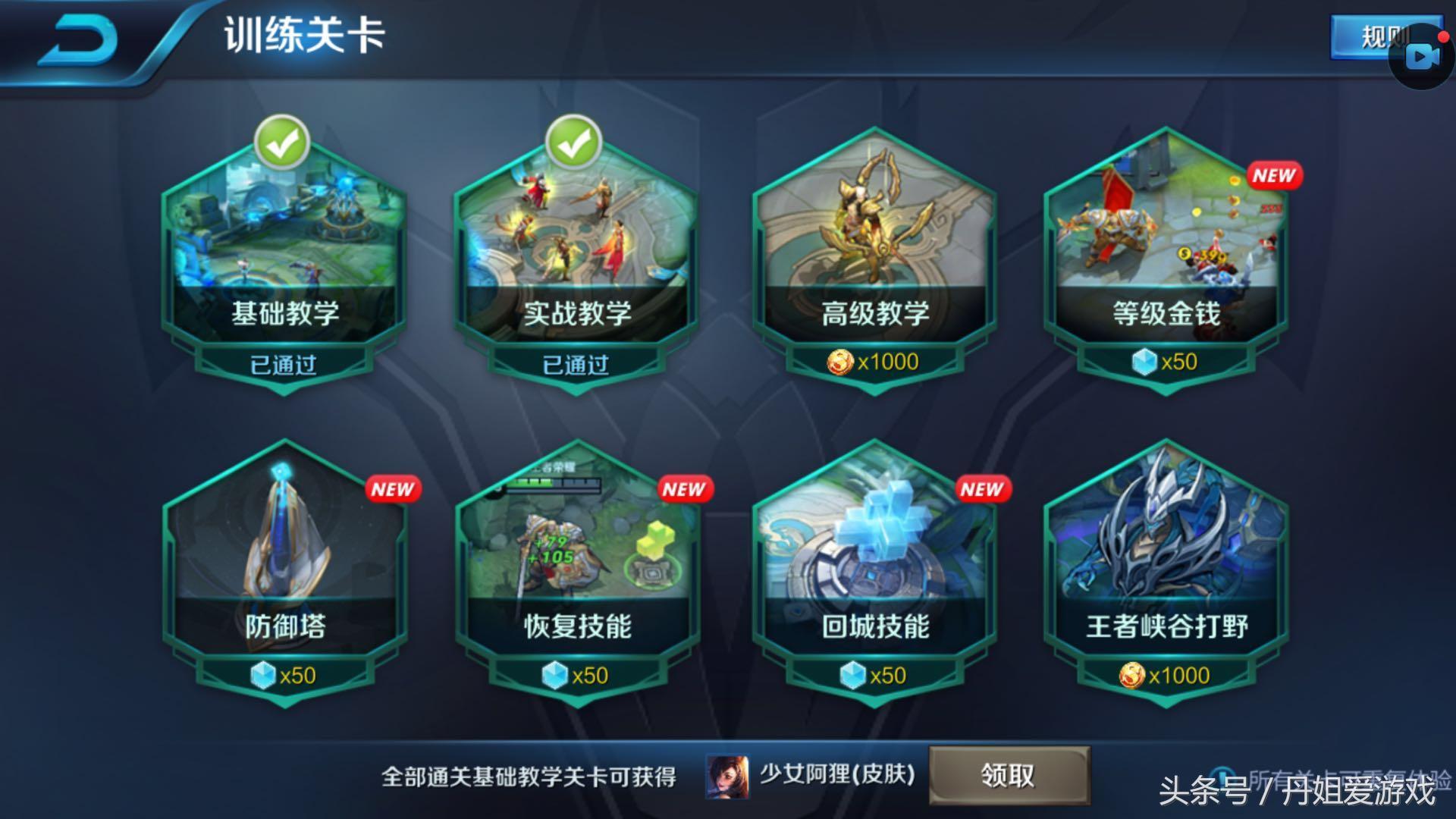1456x819 pixels.
Task: Tap the 少女阿狸 skin portrait icon
Action: coord(727,777)
